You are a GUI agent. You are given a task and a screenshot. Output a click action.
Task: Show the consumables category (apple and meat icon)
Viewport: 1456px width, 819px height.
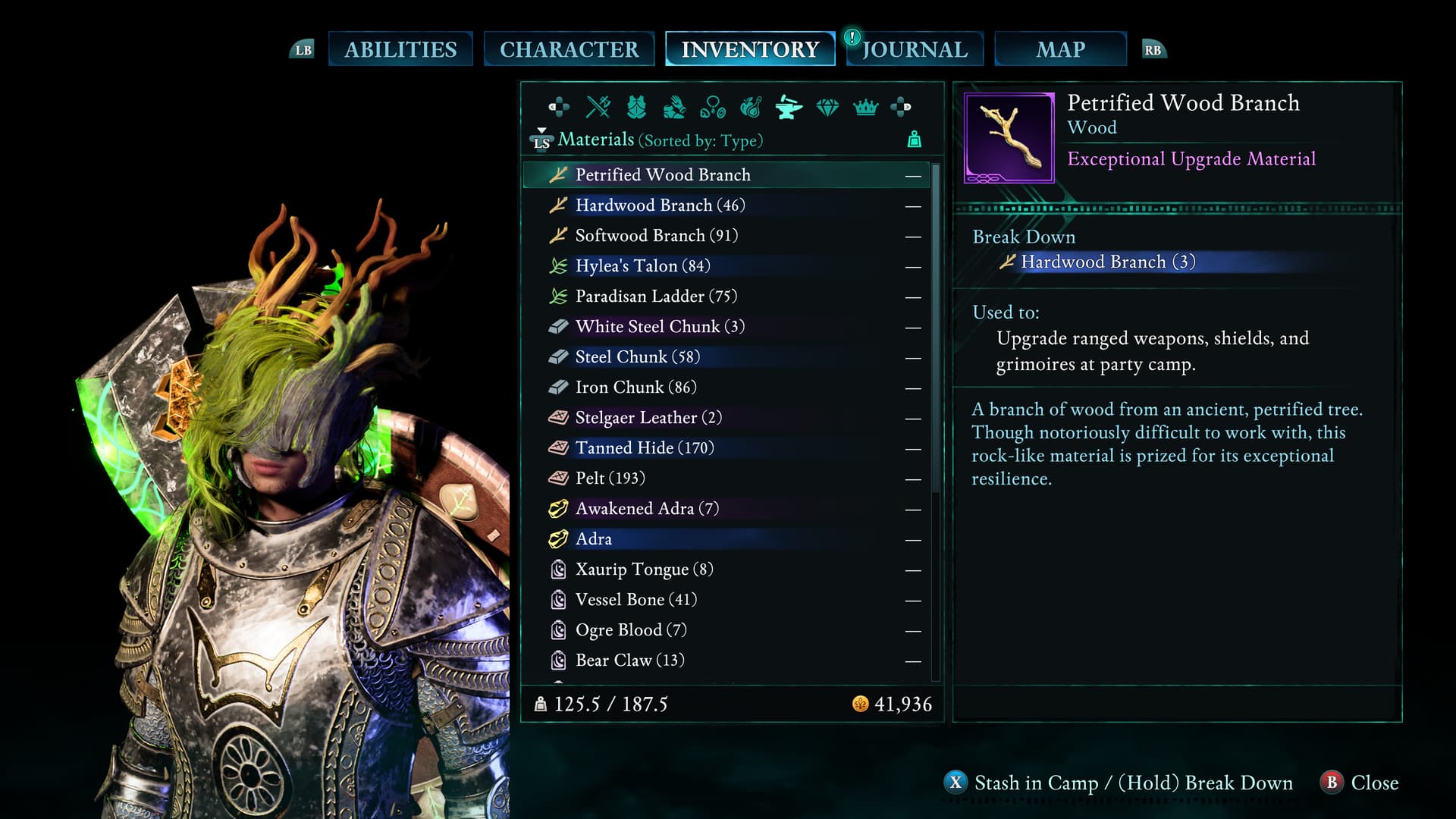[751, 107]
